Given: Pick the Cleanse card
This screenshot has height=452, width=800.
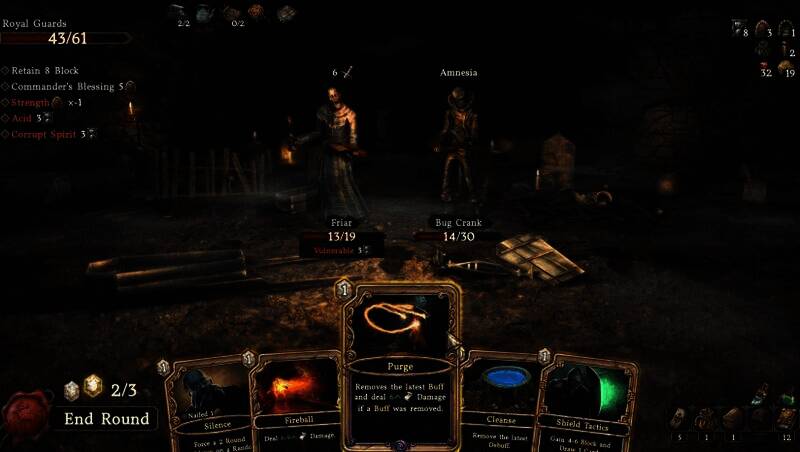Looking at the screenshot, I should tap(500, 400).
